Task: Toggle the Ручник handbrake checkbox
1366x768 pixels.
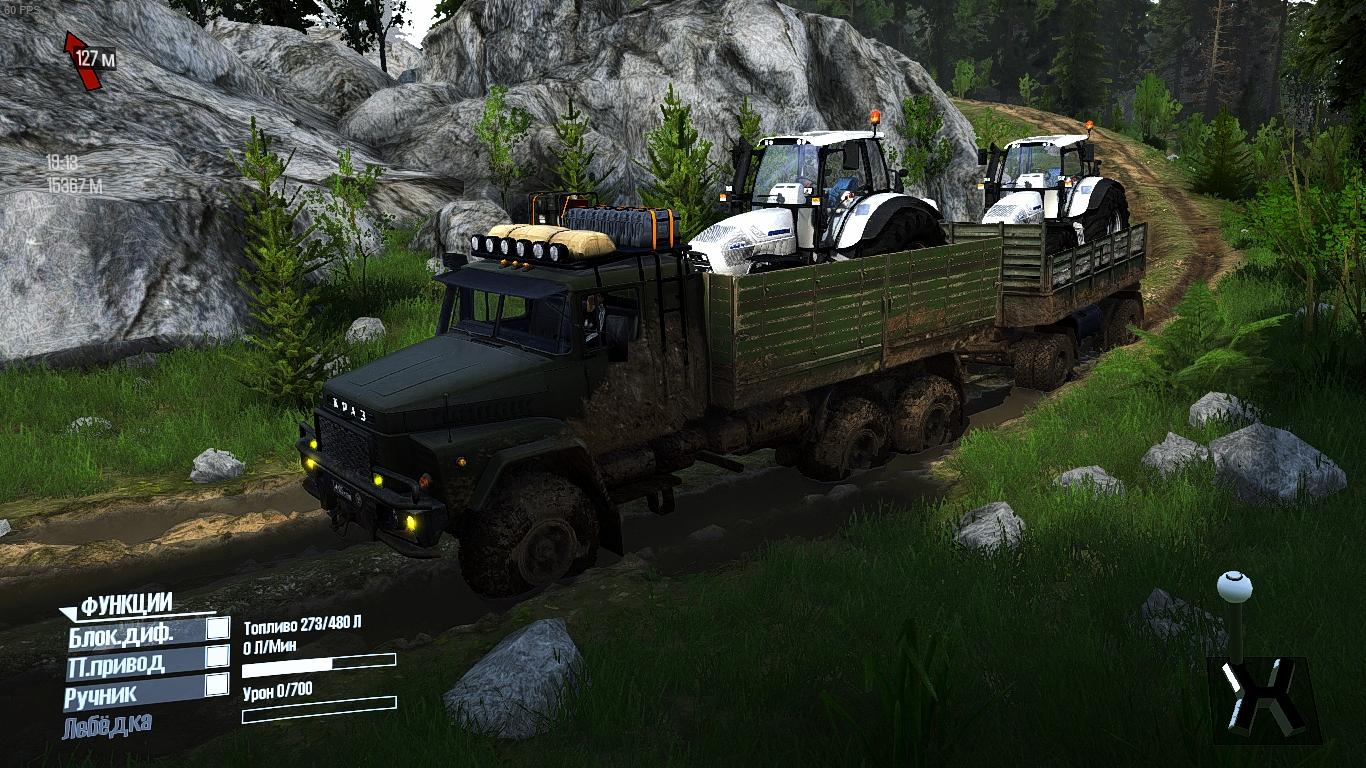Action: [x=217, y=685]
